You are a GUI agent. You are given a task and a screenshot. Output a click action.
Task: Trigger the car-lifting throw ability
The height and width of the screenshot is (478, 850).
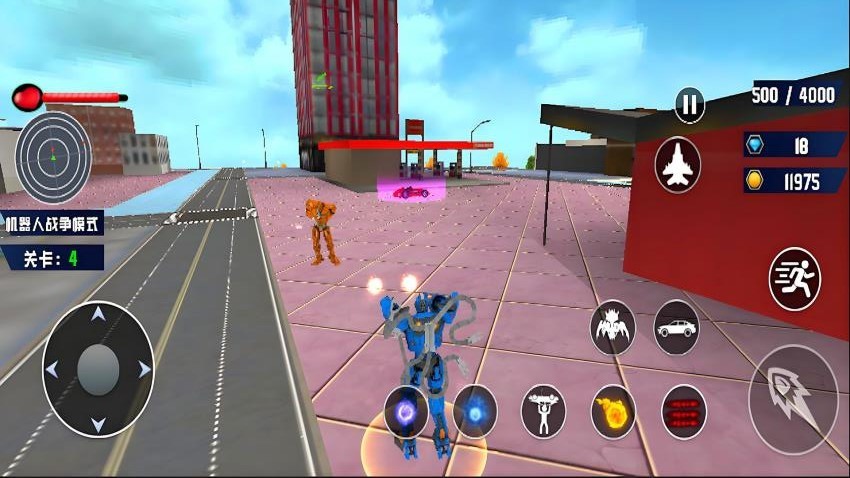[x=543, y=411]
